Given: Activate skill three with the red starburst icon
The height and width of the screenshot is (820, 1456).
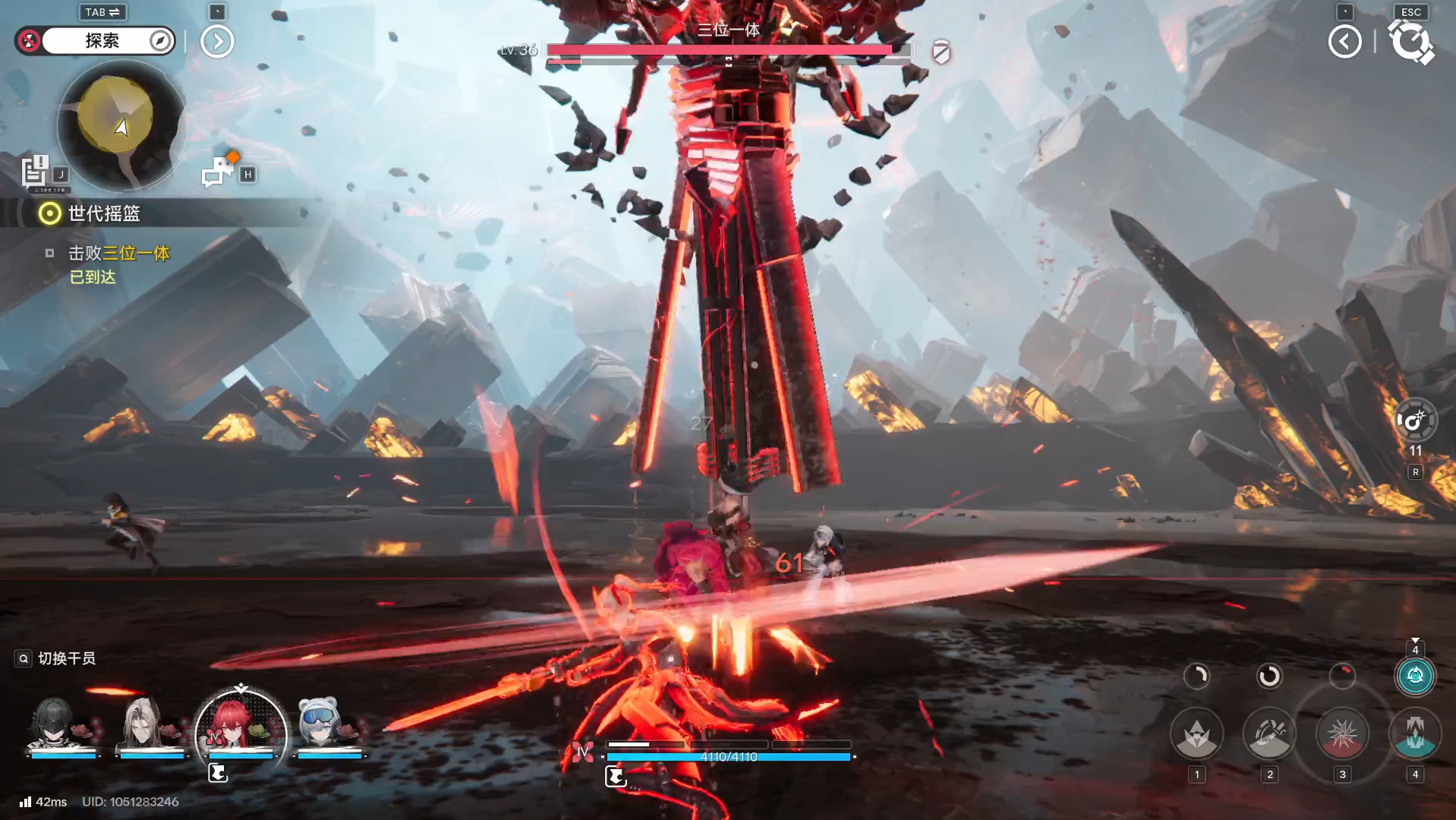Looking at the screenshot, I should point(1342,733).
